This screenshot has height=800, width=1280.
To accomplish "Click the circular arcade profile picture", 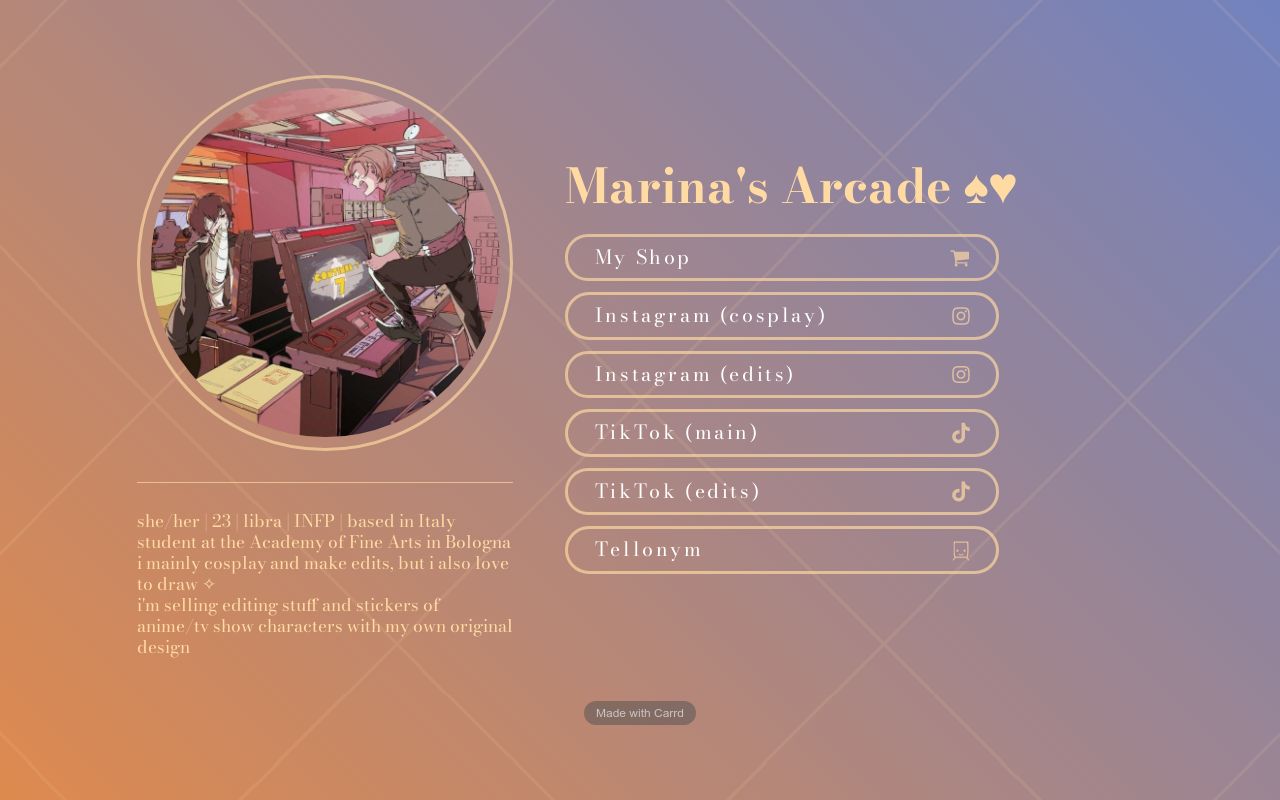I will pos(325,260).
